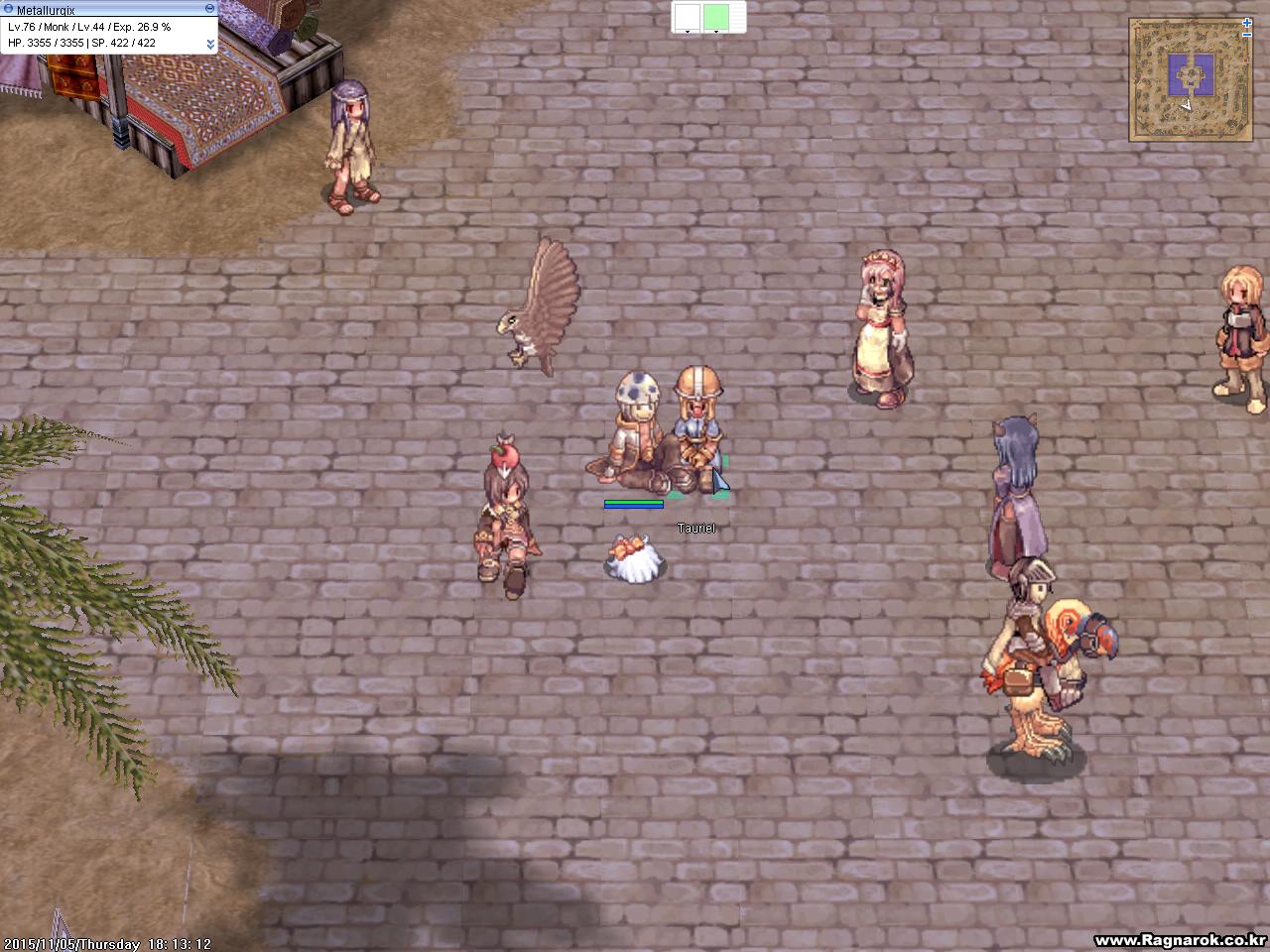Click the white player arrow marker on the minimap
The height and width of the screenshot is (952, 1270).
[x=1187, y=105]
